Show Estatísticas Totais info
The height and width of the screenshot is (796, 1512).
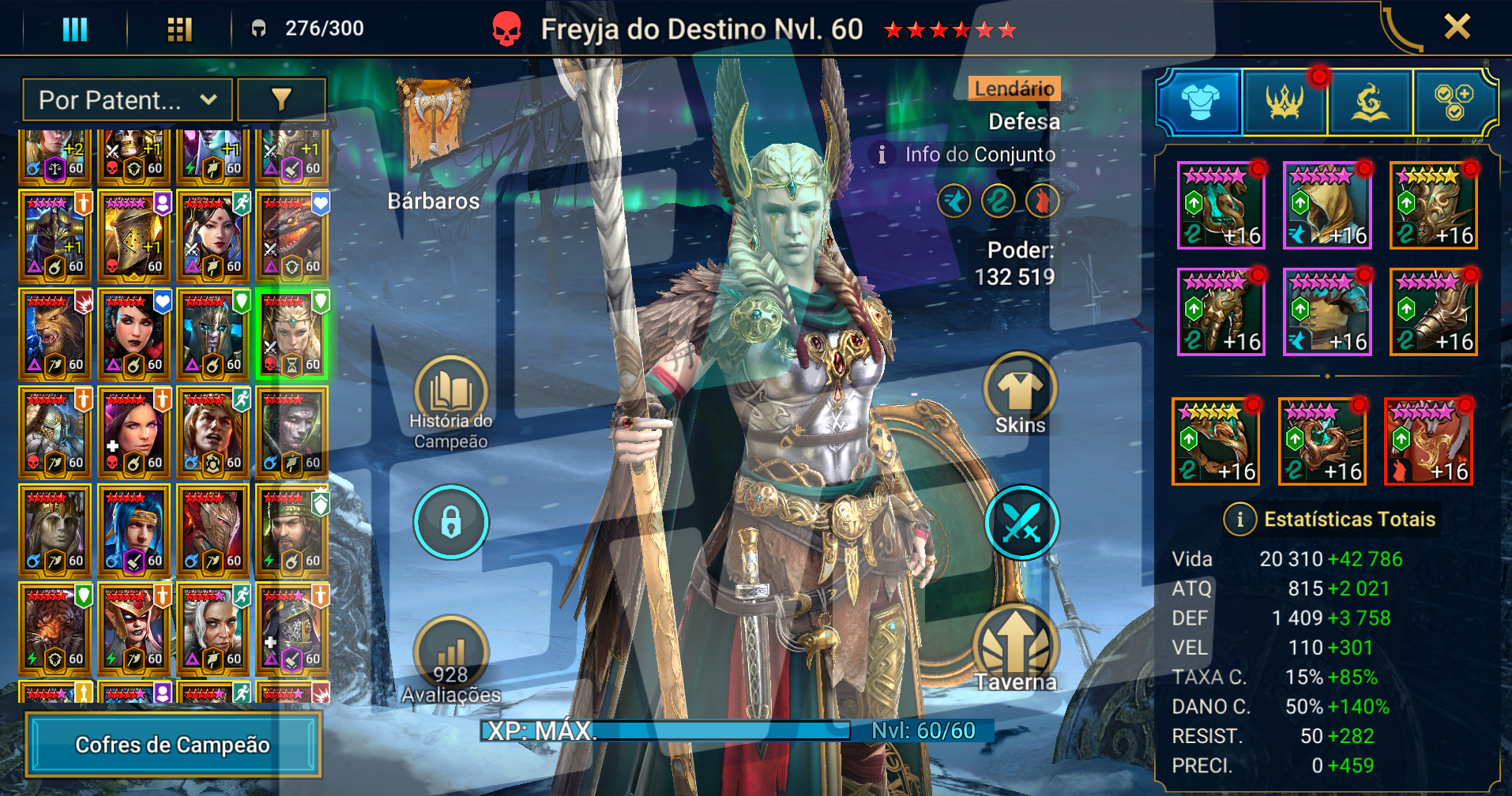(x=1239, y=519)
